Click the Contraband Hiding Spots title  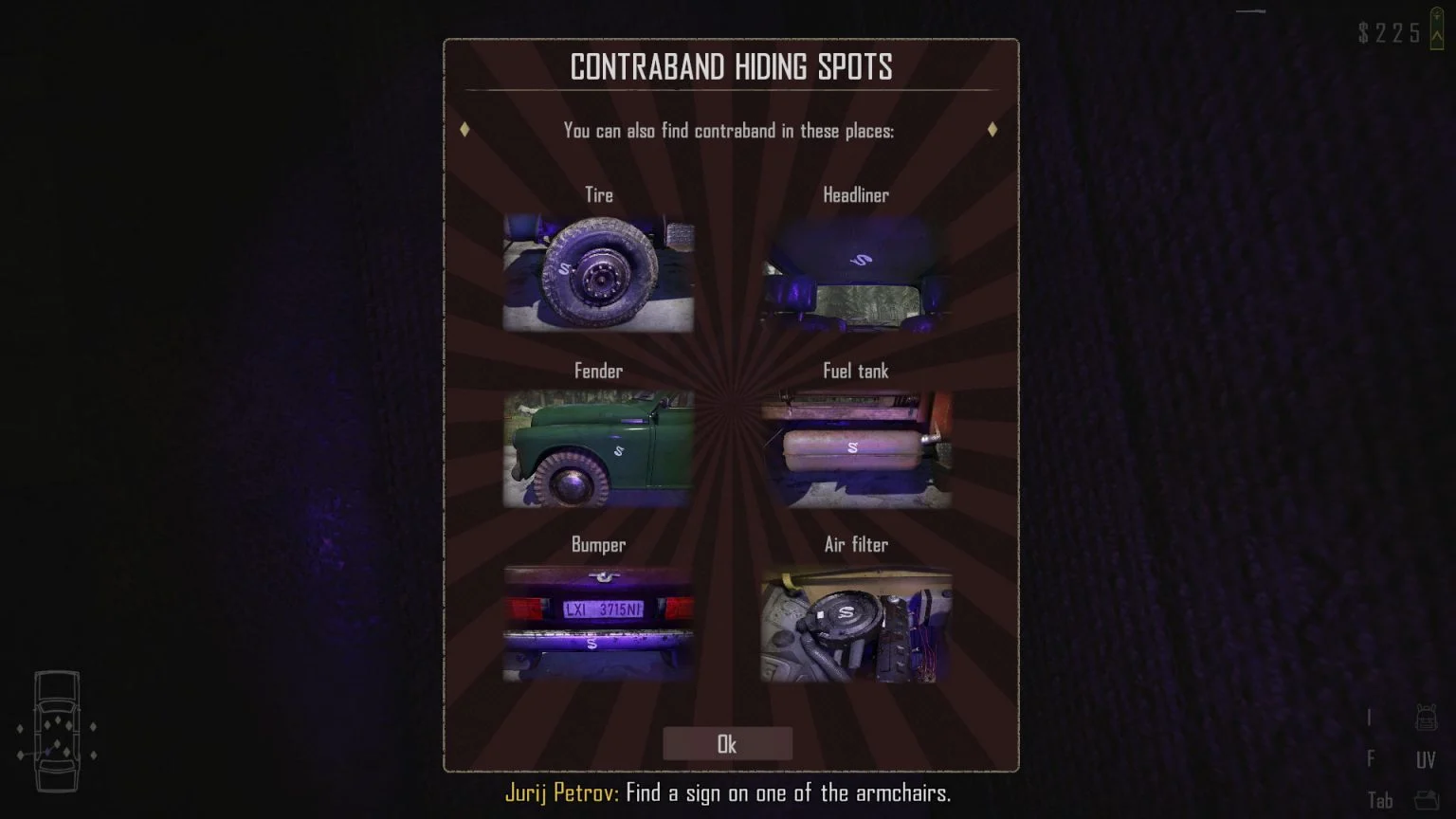click(x=731, y=67)
